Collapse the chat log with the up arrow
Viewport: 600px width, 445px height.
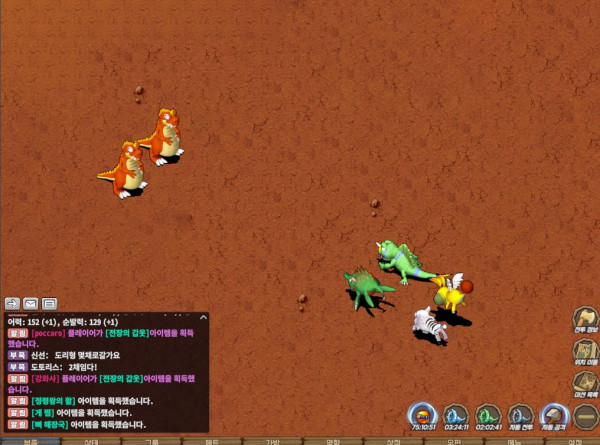203,318
